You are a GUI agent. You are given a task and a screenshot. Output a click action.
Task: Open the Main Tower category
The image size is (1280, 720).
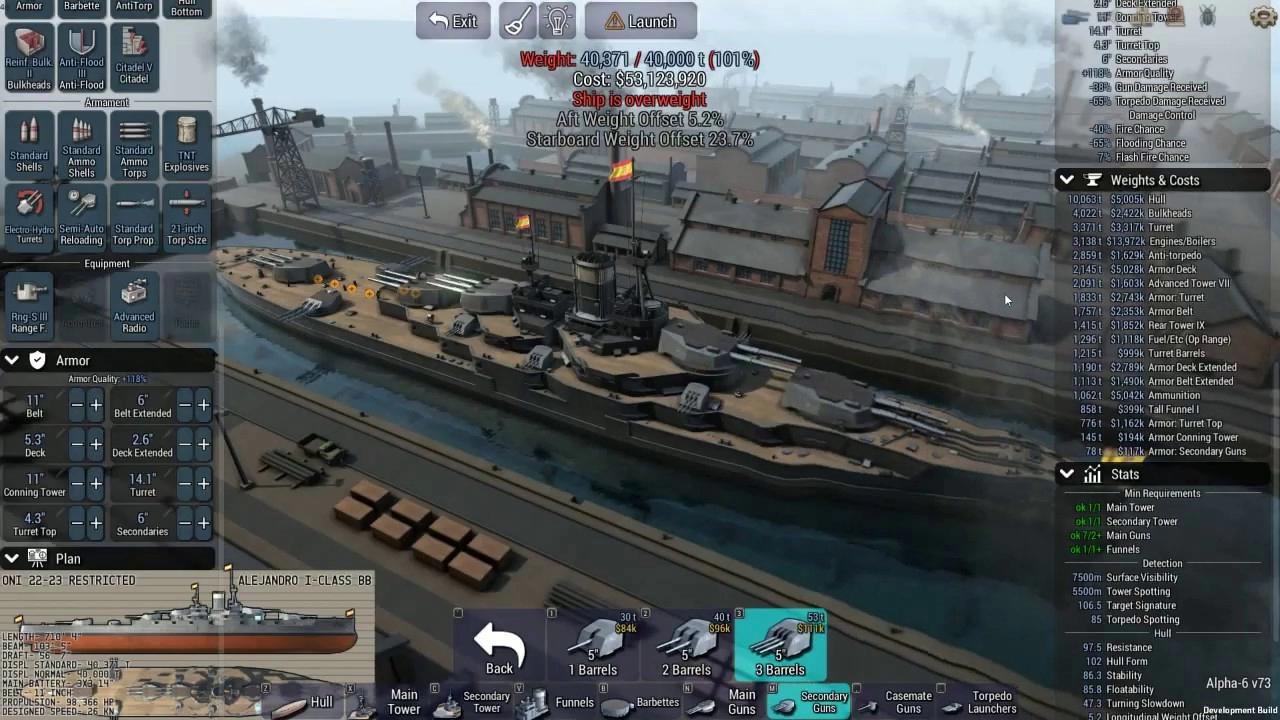[x=404, y=702]
